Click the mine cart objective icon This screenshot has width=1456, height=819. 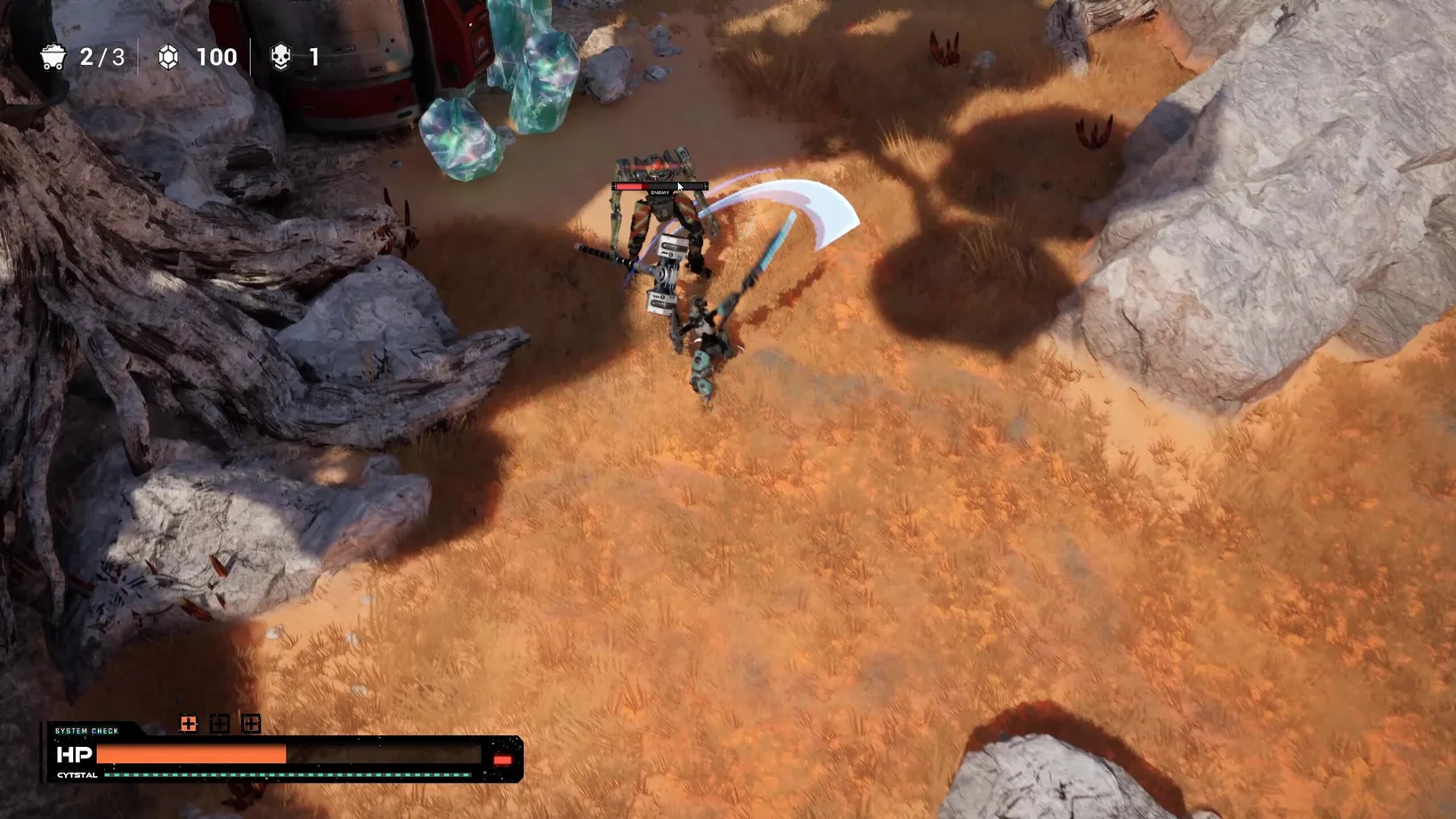[53, 57]
